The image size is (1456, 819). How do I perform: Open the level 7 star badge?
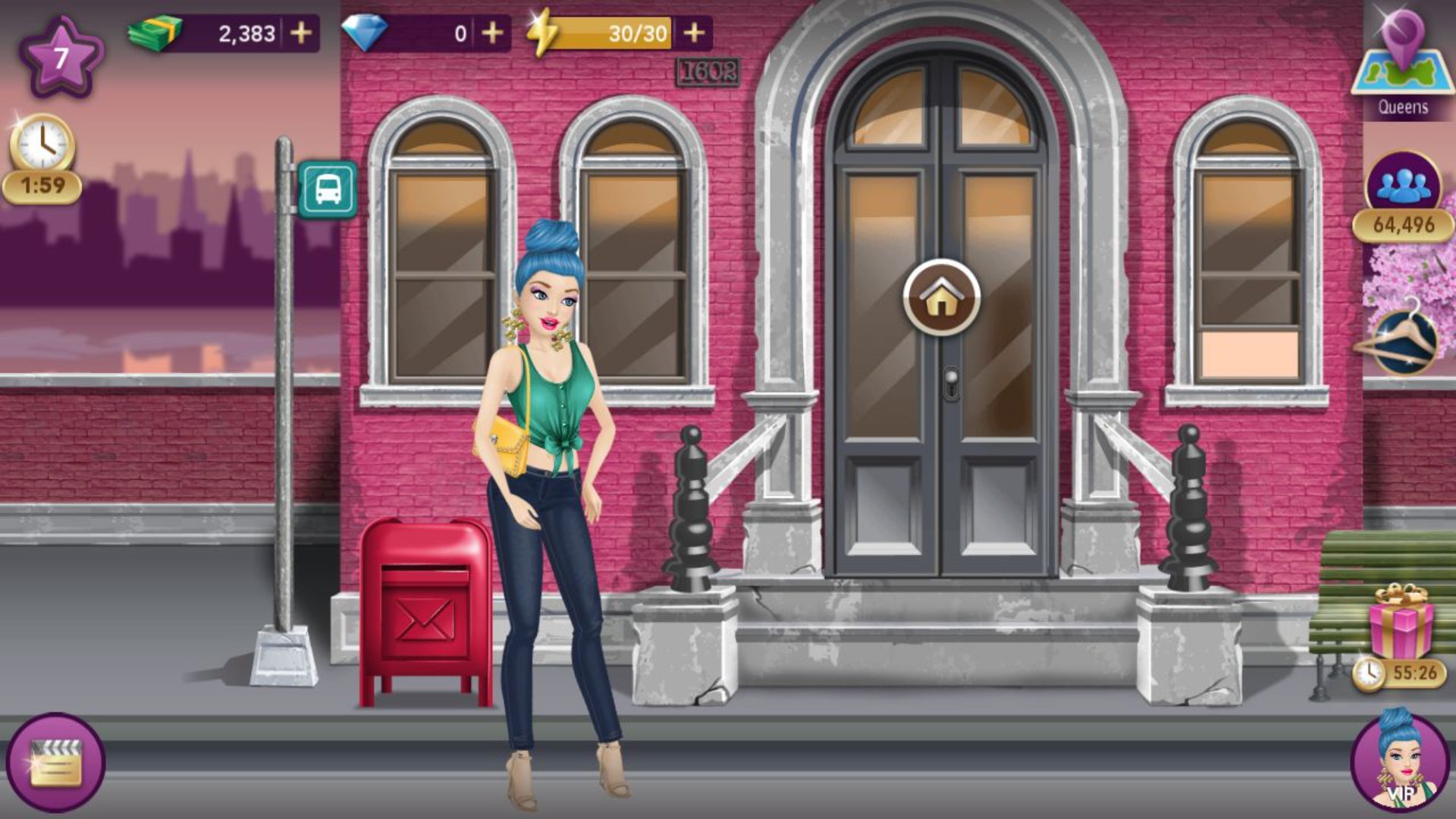[x=61, y=57]
